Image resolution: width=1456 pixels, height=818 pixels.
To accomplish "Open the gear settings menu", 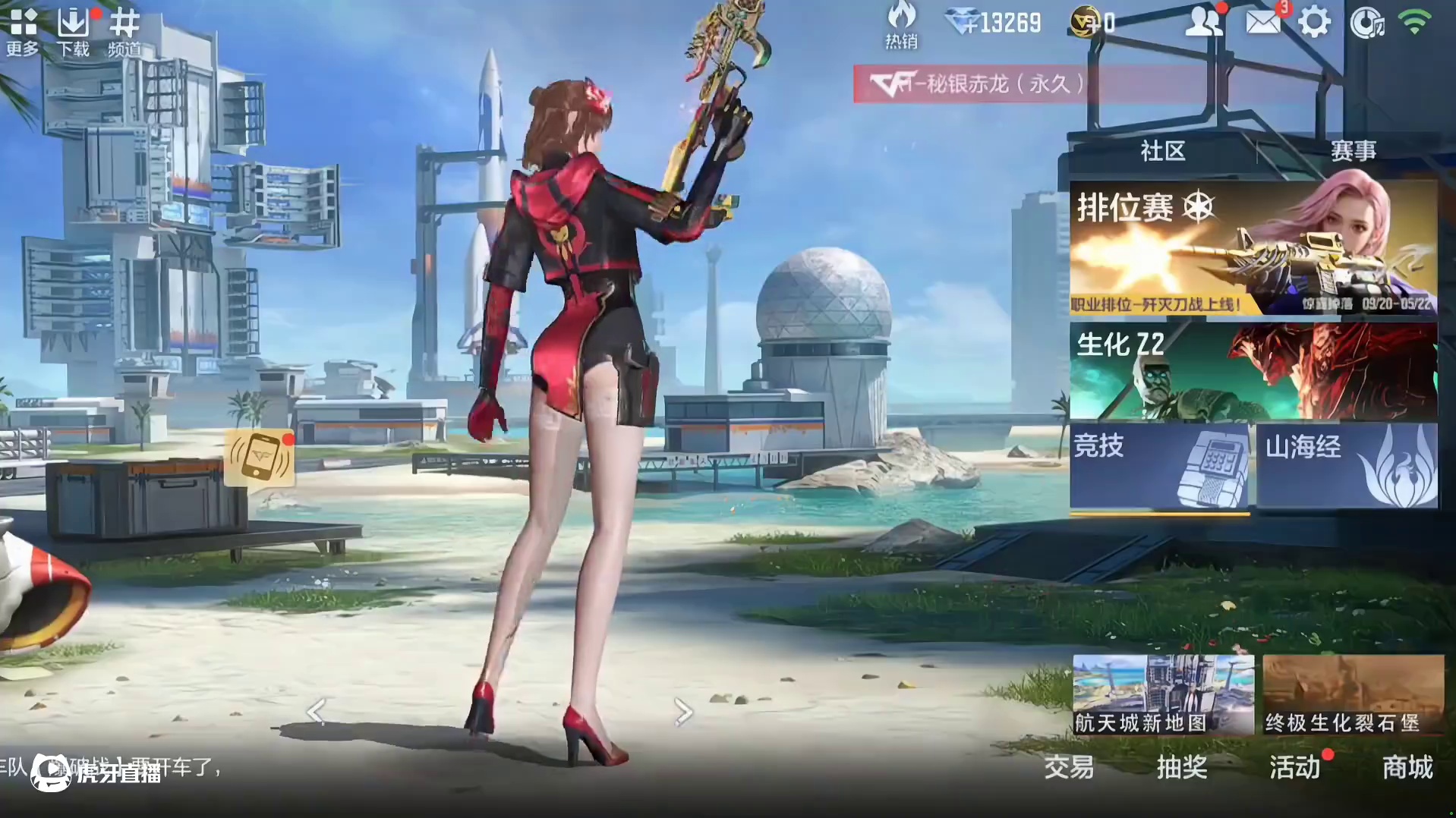I will (1314, 23).
